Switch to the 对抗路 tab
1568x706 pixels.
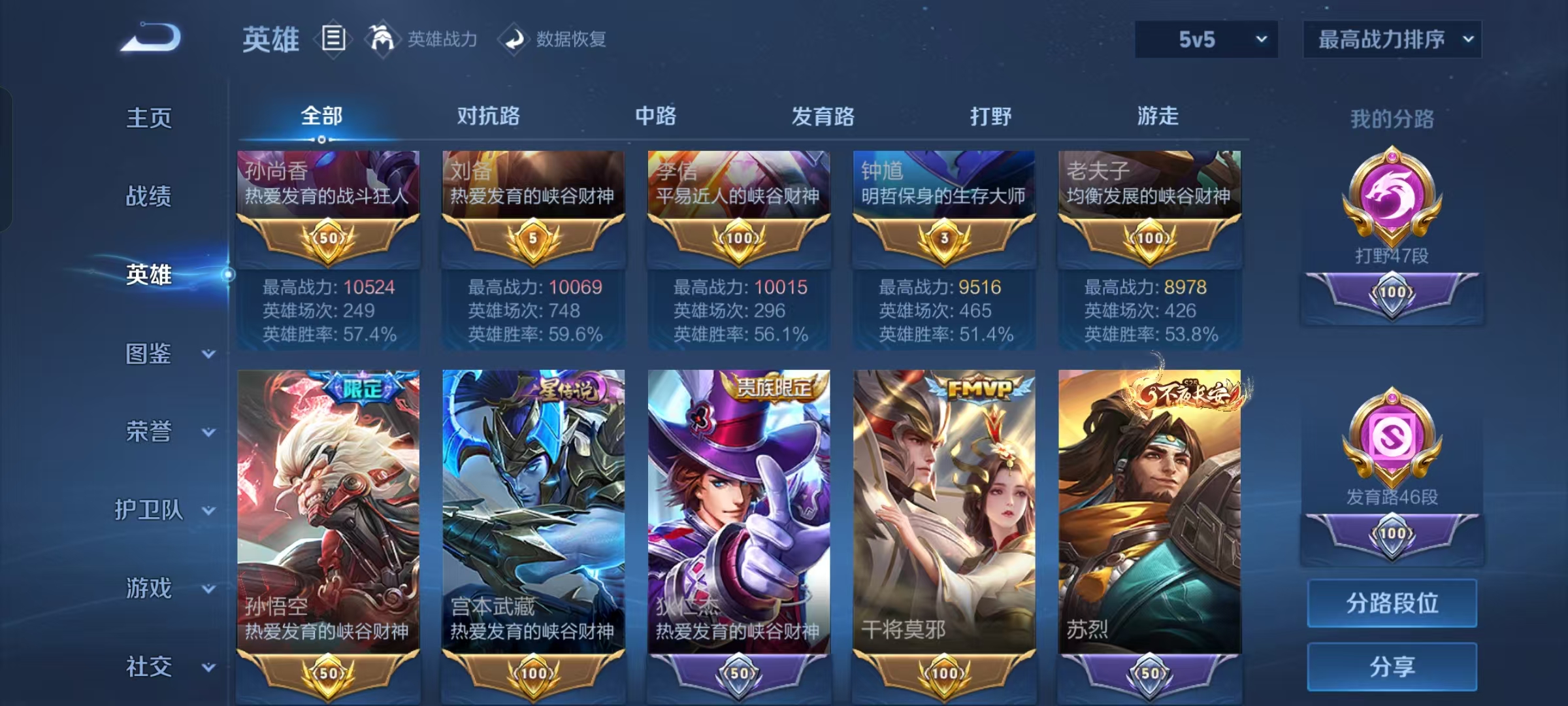[487, 116]
